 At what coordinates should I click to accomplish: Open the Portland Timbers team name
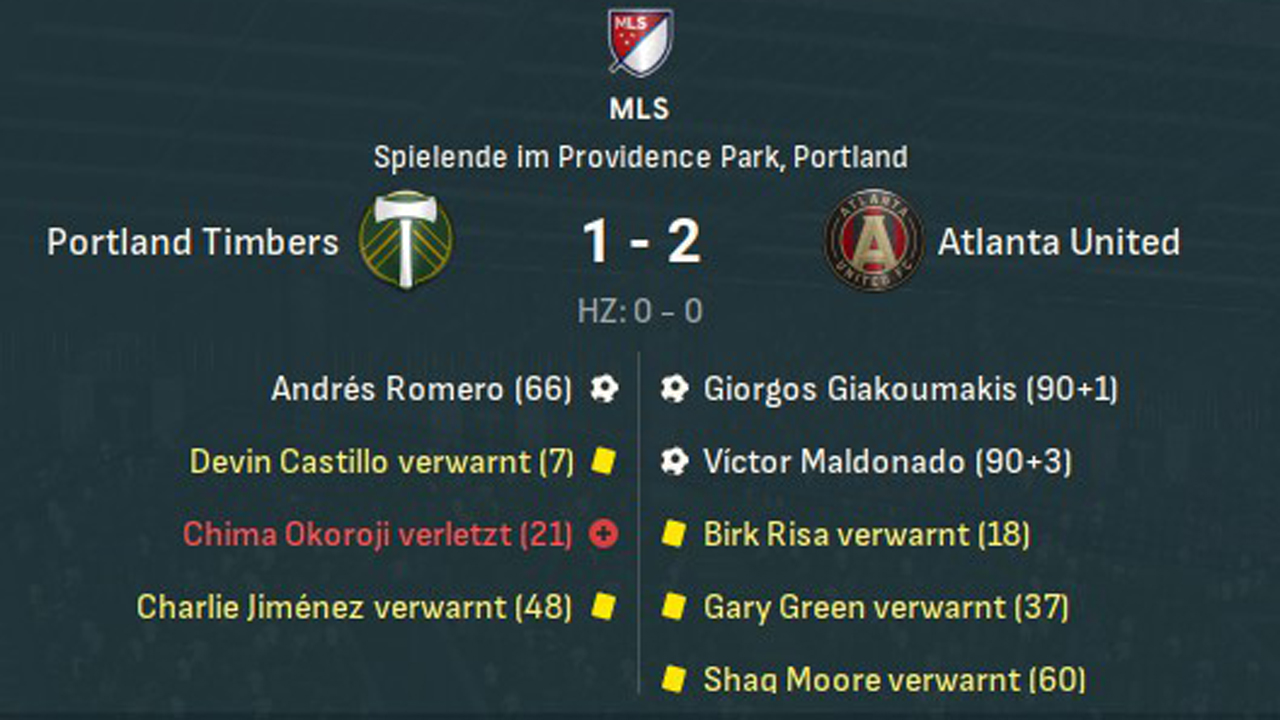(193, 242)
